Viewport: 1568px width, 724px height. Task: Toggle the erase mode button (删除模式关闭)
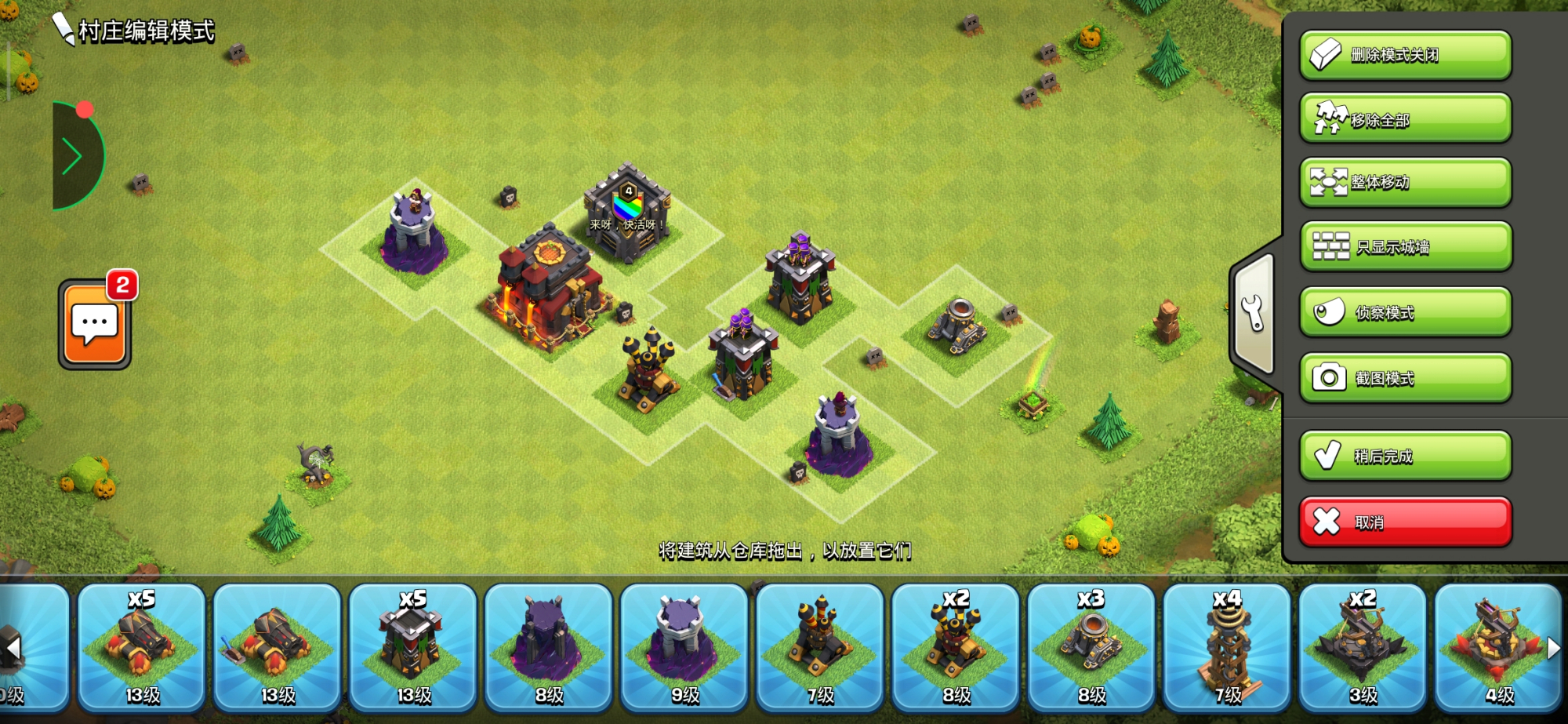coord(1405,55)
